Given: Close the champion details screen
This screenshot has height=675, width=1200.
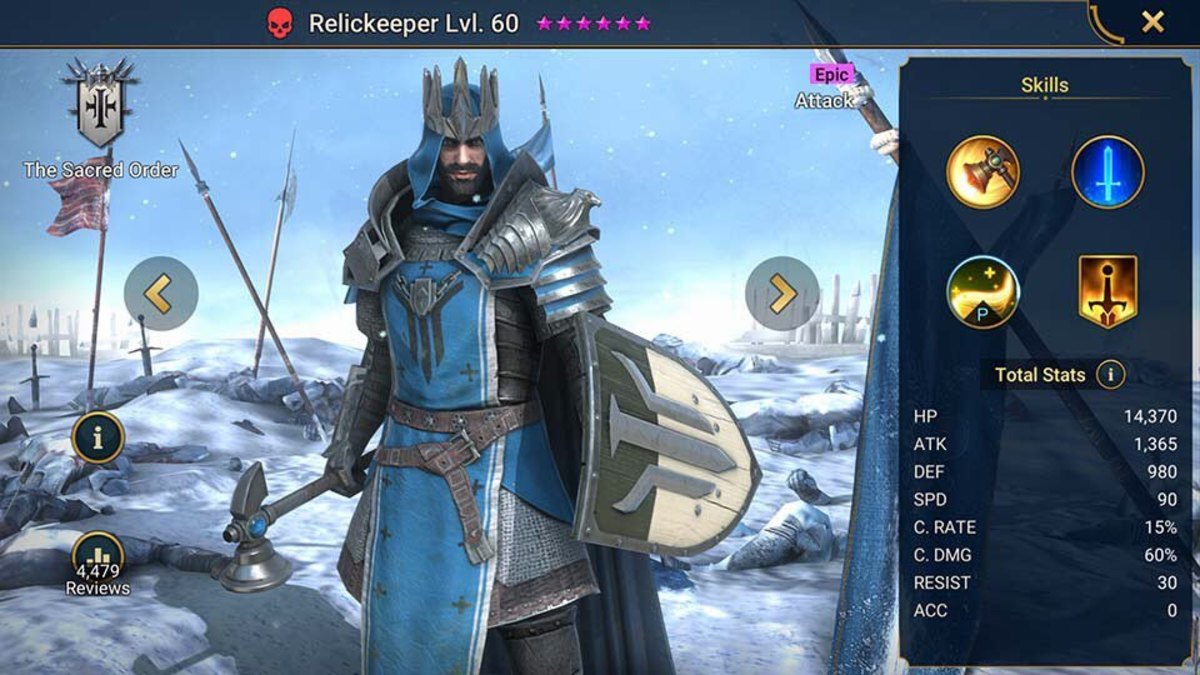Looking at the screenshot, I should coord(1153,22).
